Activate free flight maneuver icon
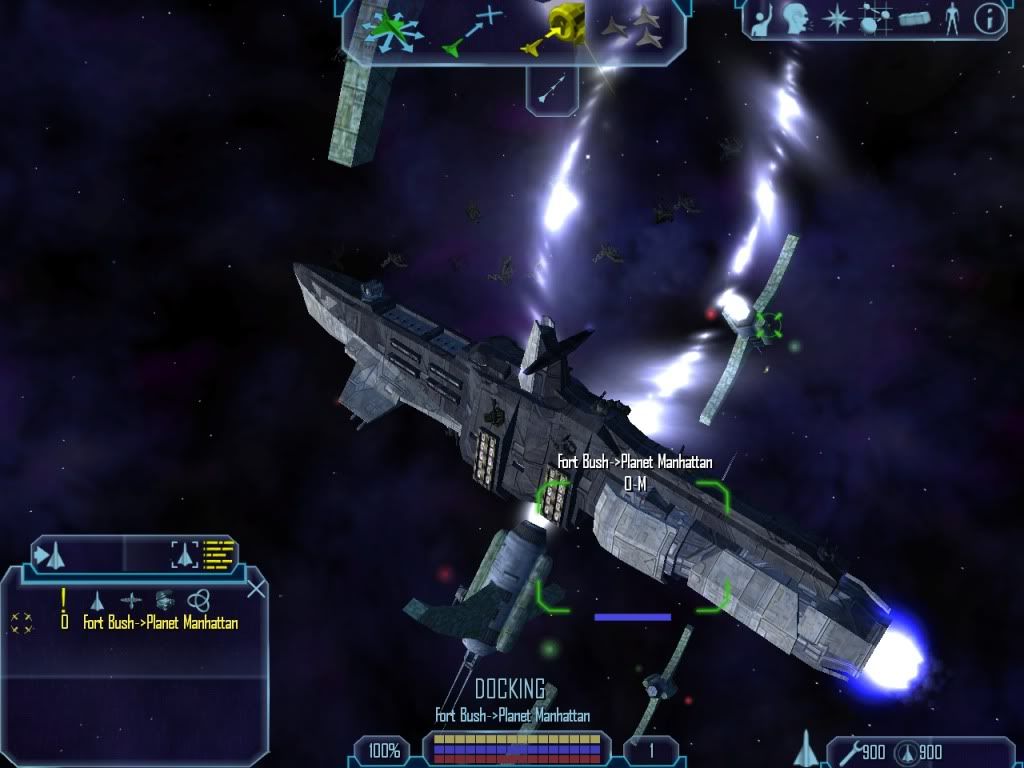The image size is (1024, 768). [396, 30]
